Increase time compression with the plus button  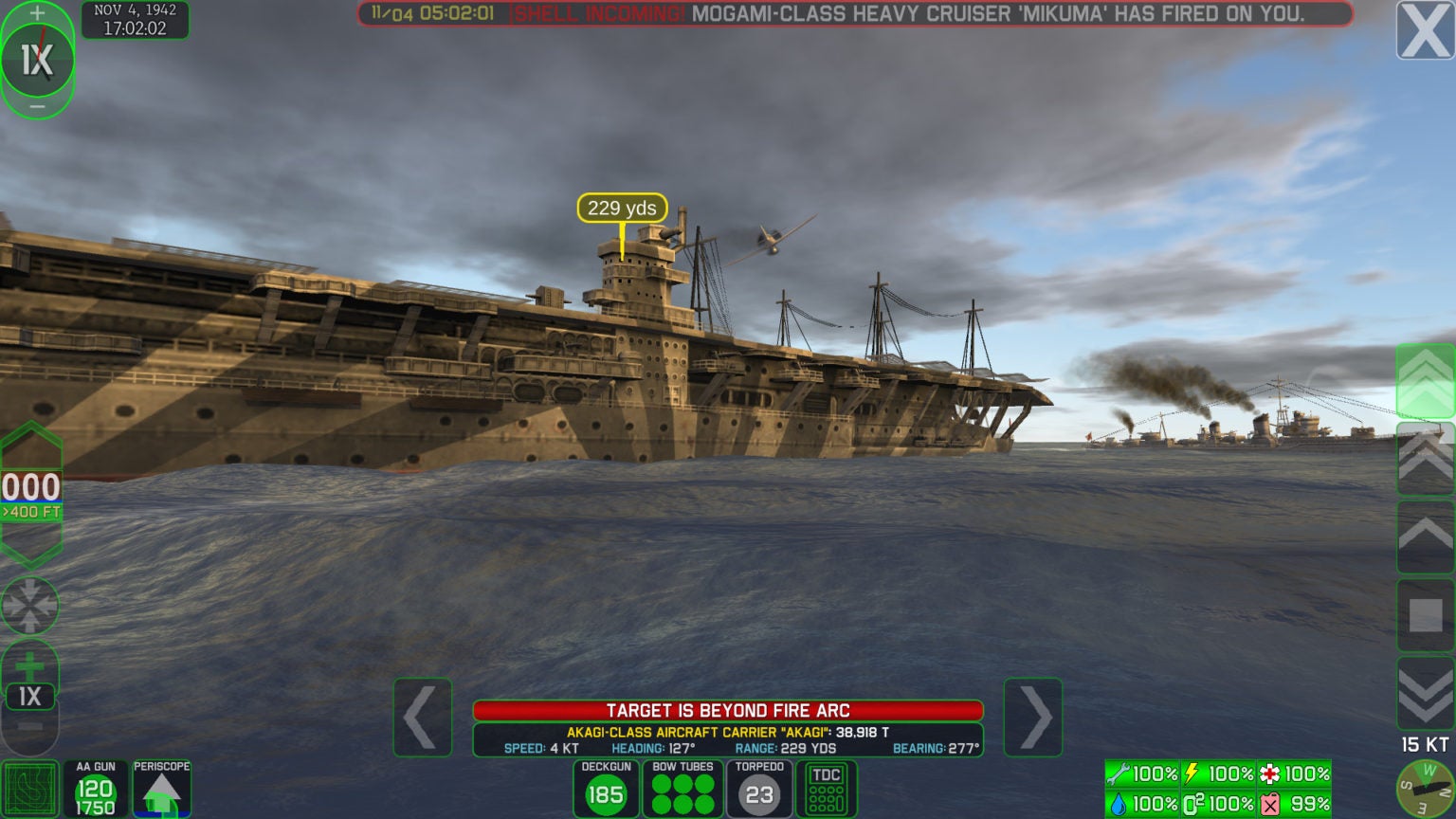tap(37, 13)
